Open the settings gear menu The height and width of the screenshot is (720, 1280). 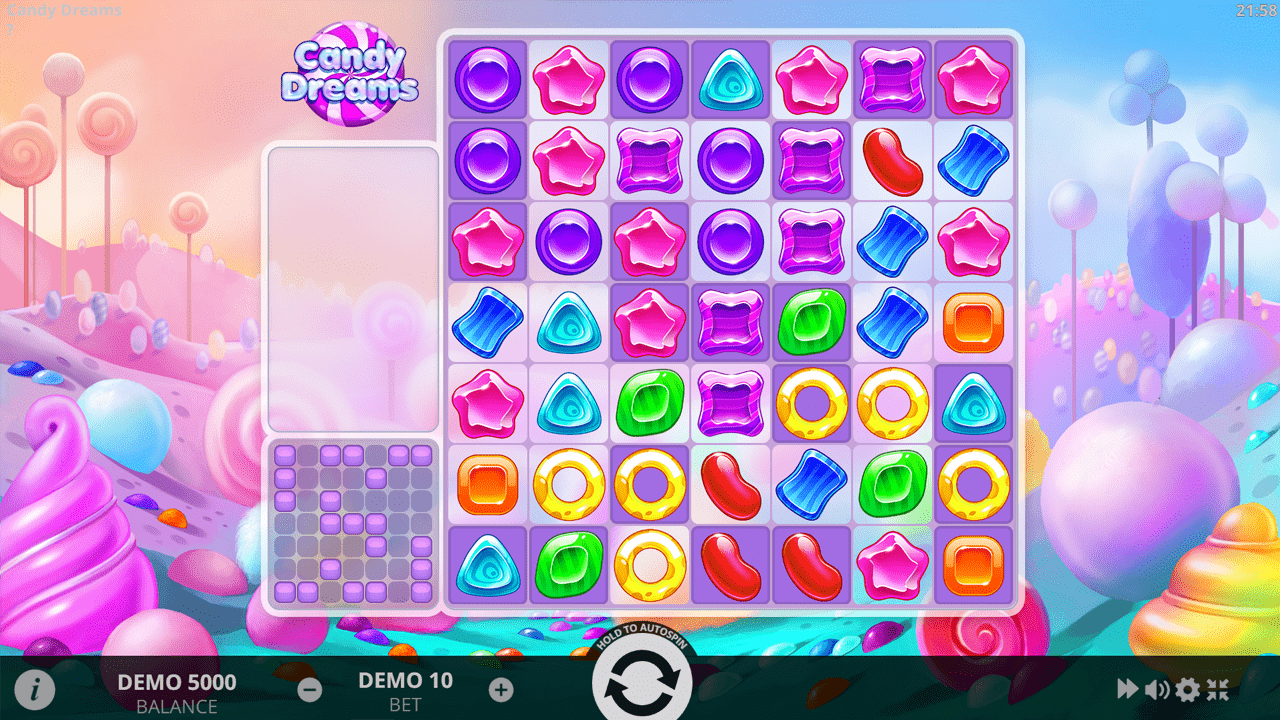[1187, 688]
